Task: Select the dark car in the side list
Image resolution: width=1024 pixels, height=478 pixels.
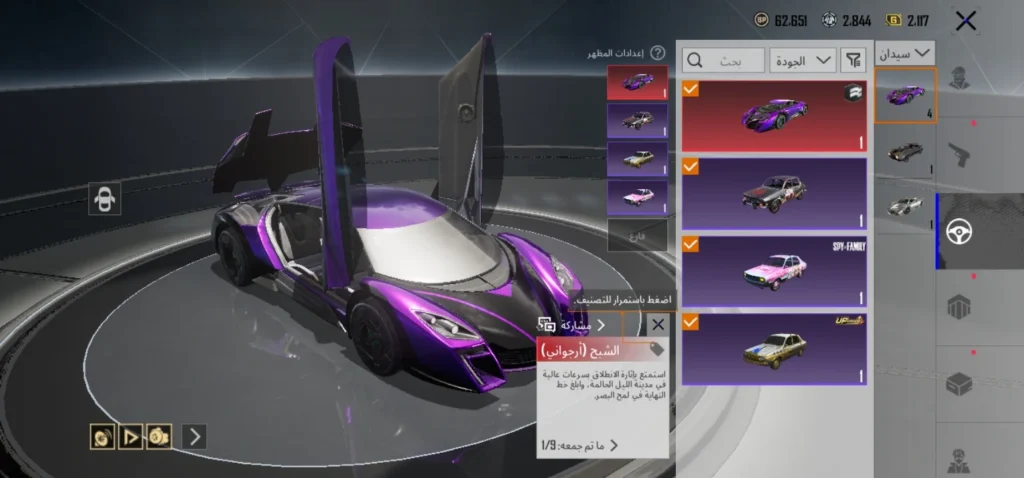Action: pyautogui.click(x=904, y=152)
